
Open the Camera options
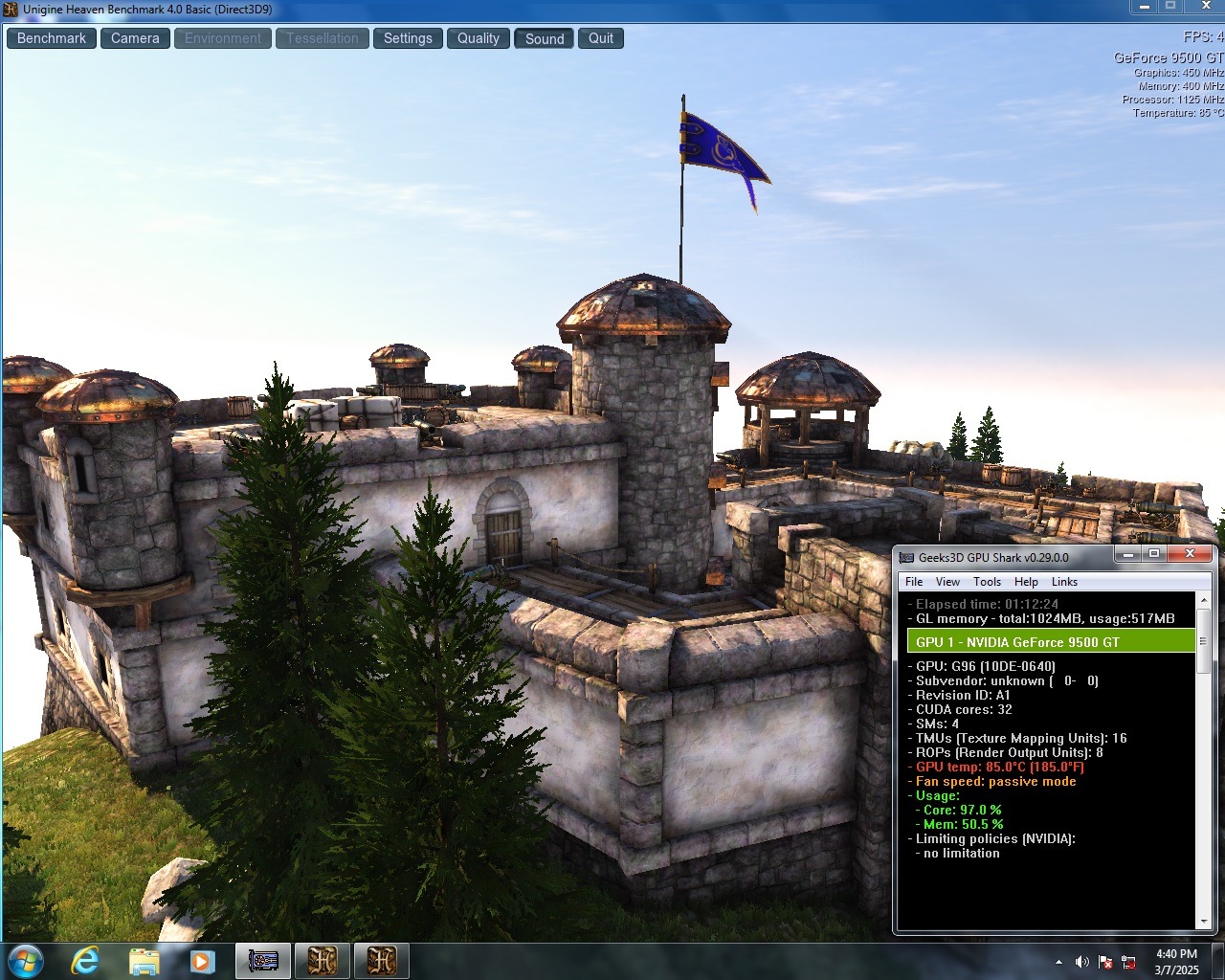[135, 38]
